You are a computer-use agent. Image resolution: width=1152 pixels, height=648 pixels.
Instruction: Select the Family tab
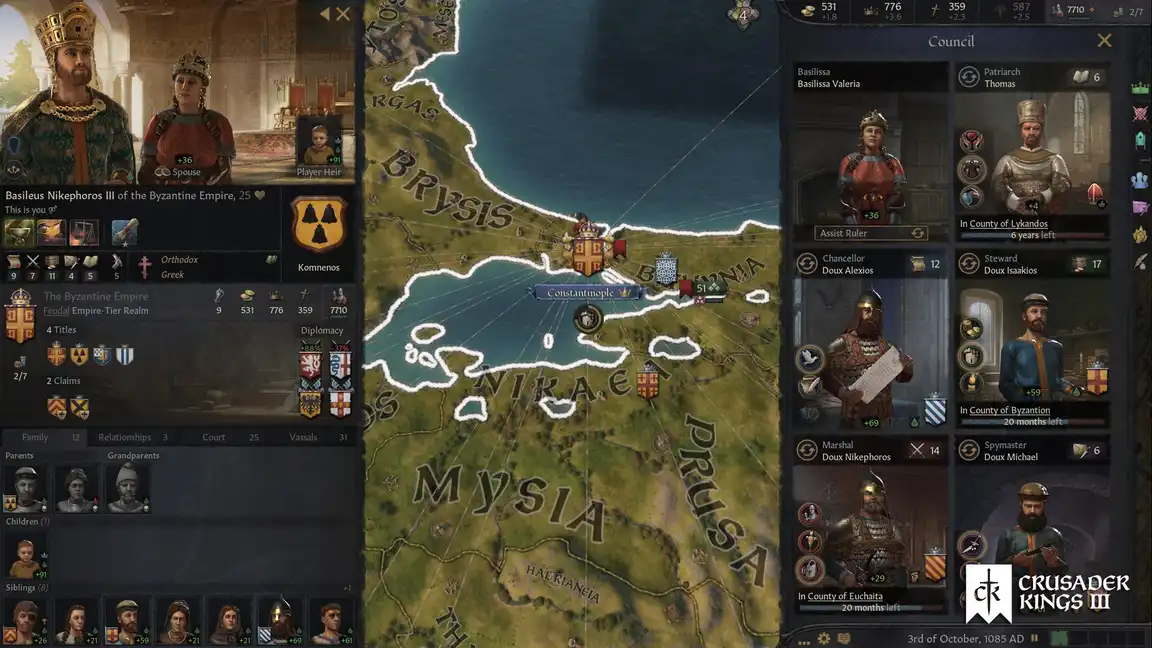(x=35, y=437)
